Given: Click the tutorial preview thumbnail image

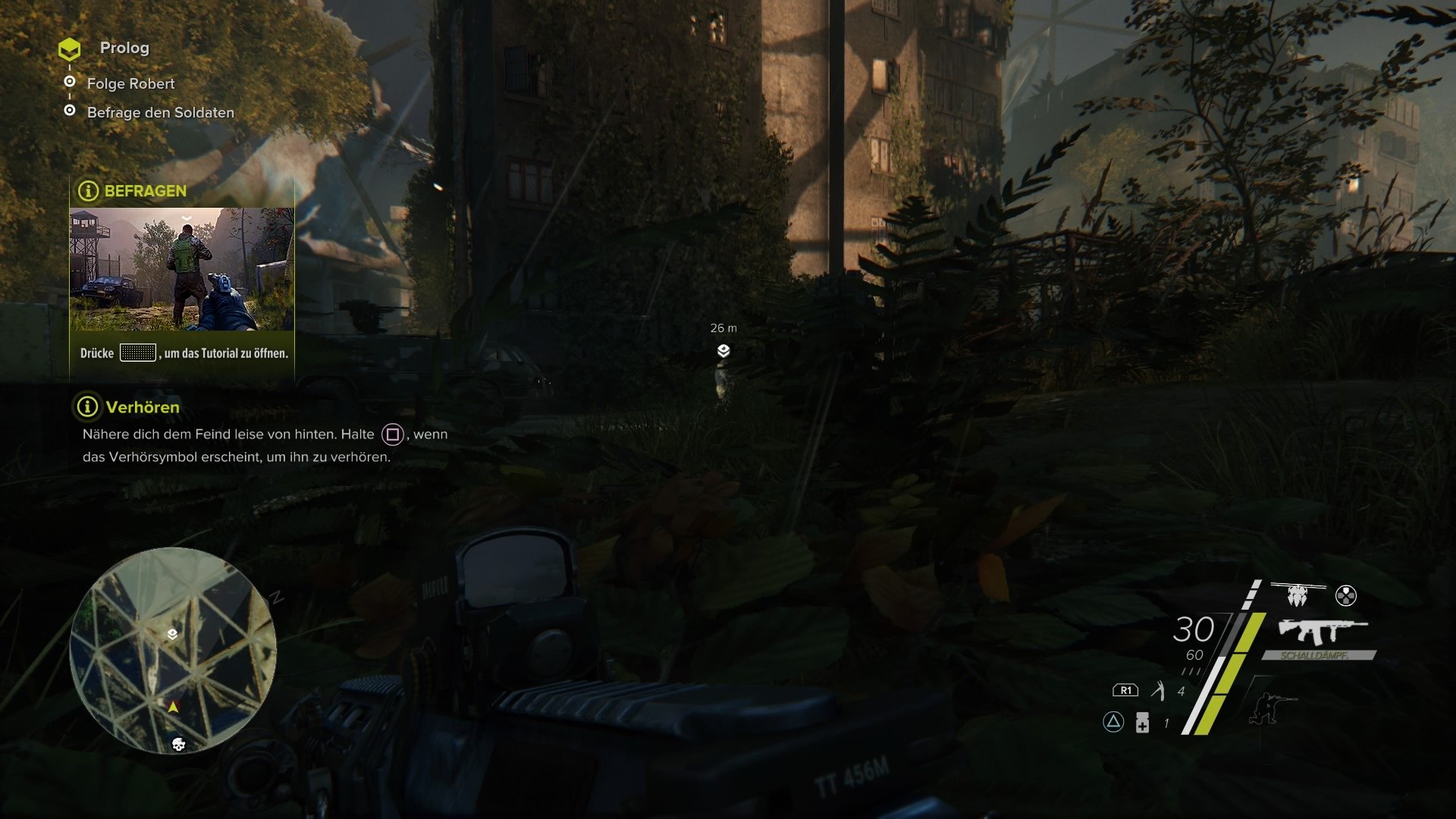Looking at the screenshot, I should click(182, 269).
